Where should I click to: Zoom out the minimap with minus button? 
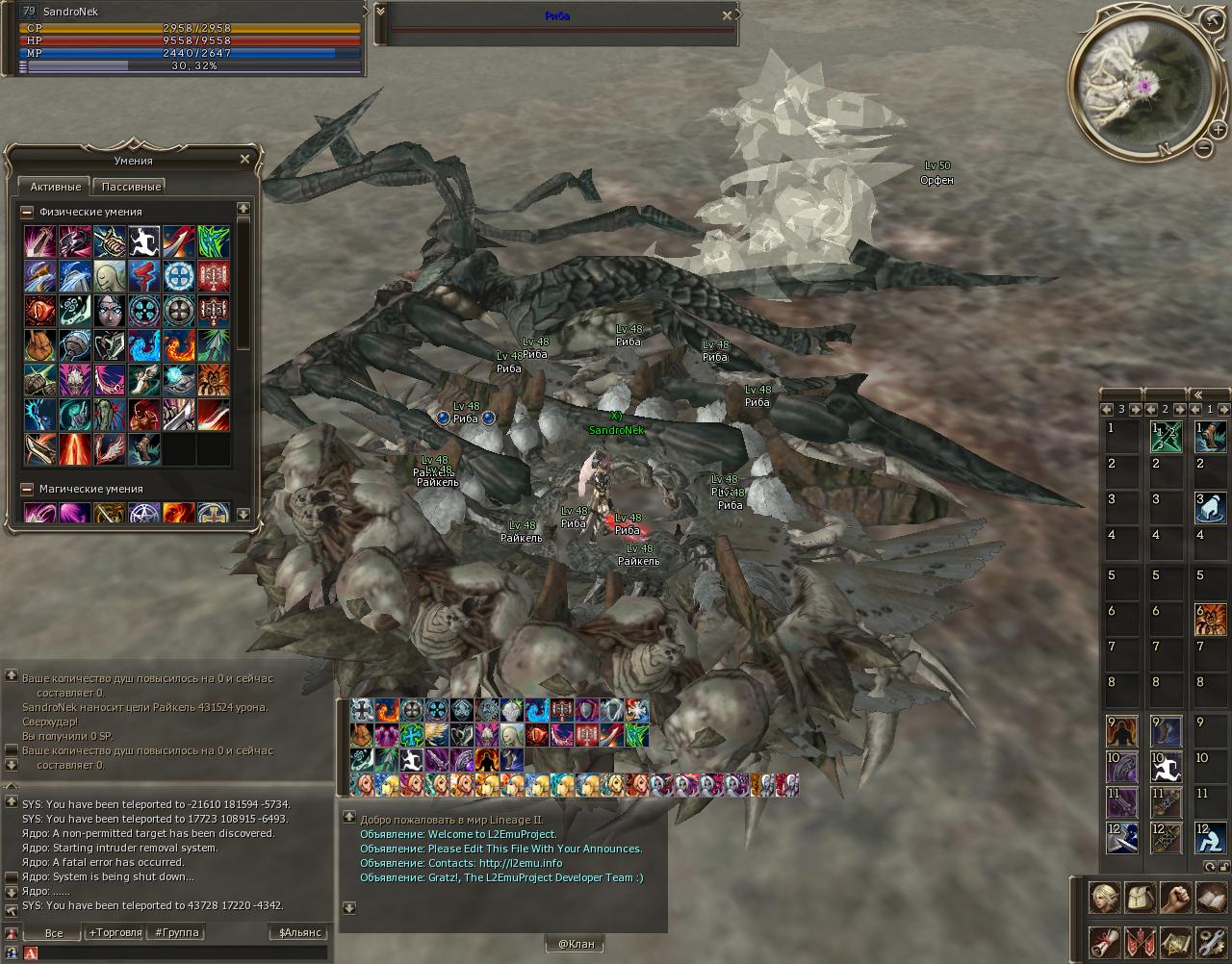(x=1204, y=147)
